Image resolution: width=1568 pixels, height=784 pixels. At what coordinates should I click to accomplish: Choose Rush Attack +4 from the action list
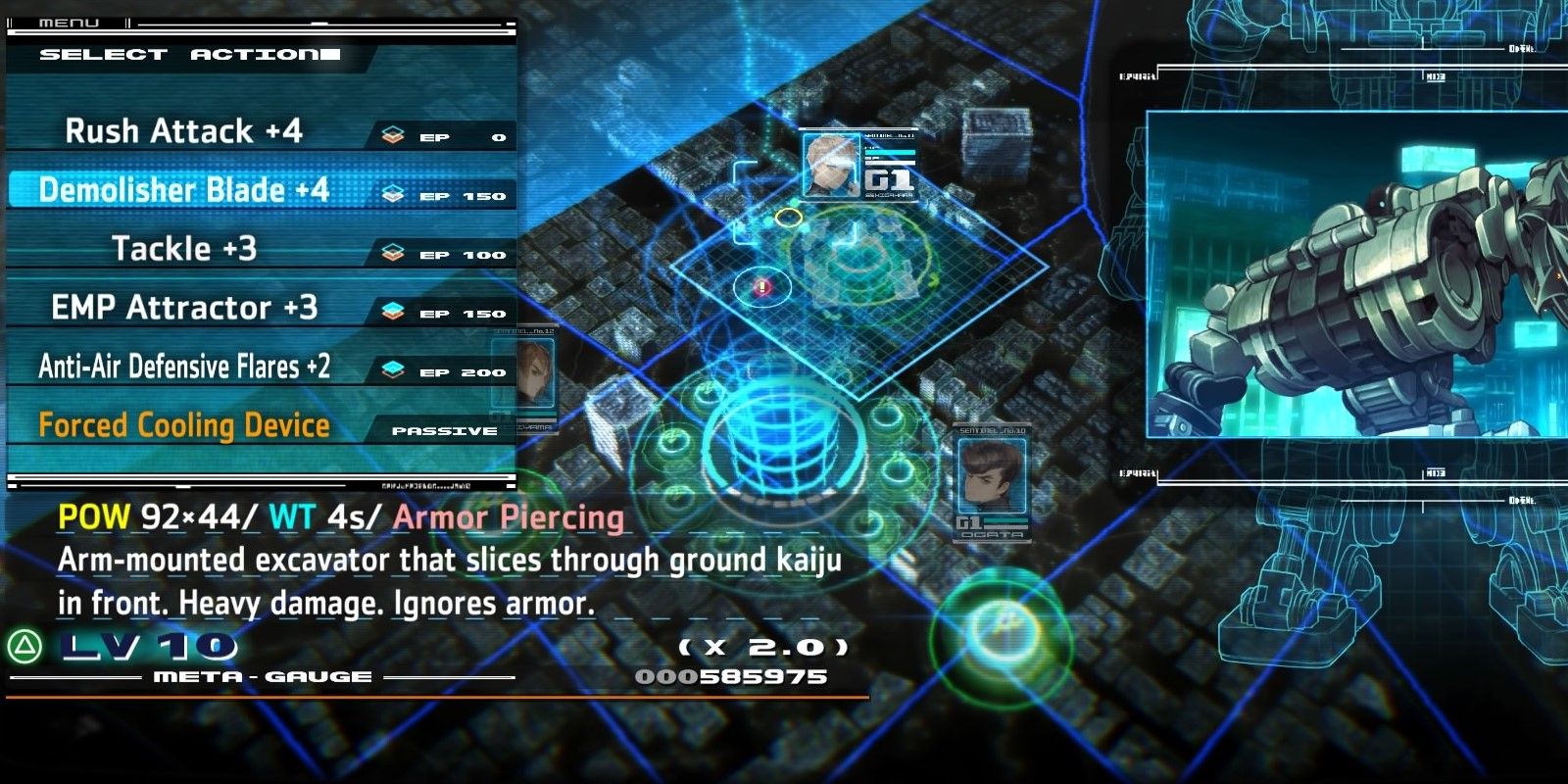[x=182, y=131]
